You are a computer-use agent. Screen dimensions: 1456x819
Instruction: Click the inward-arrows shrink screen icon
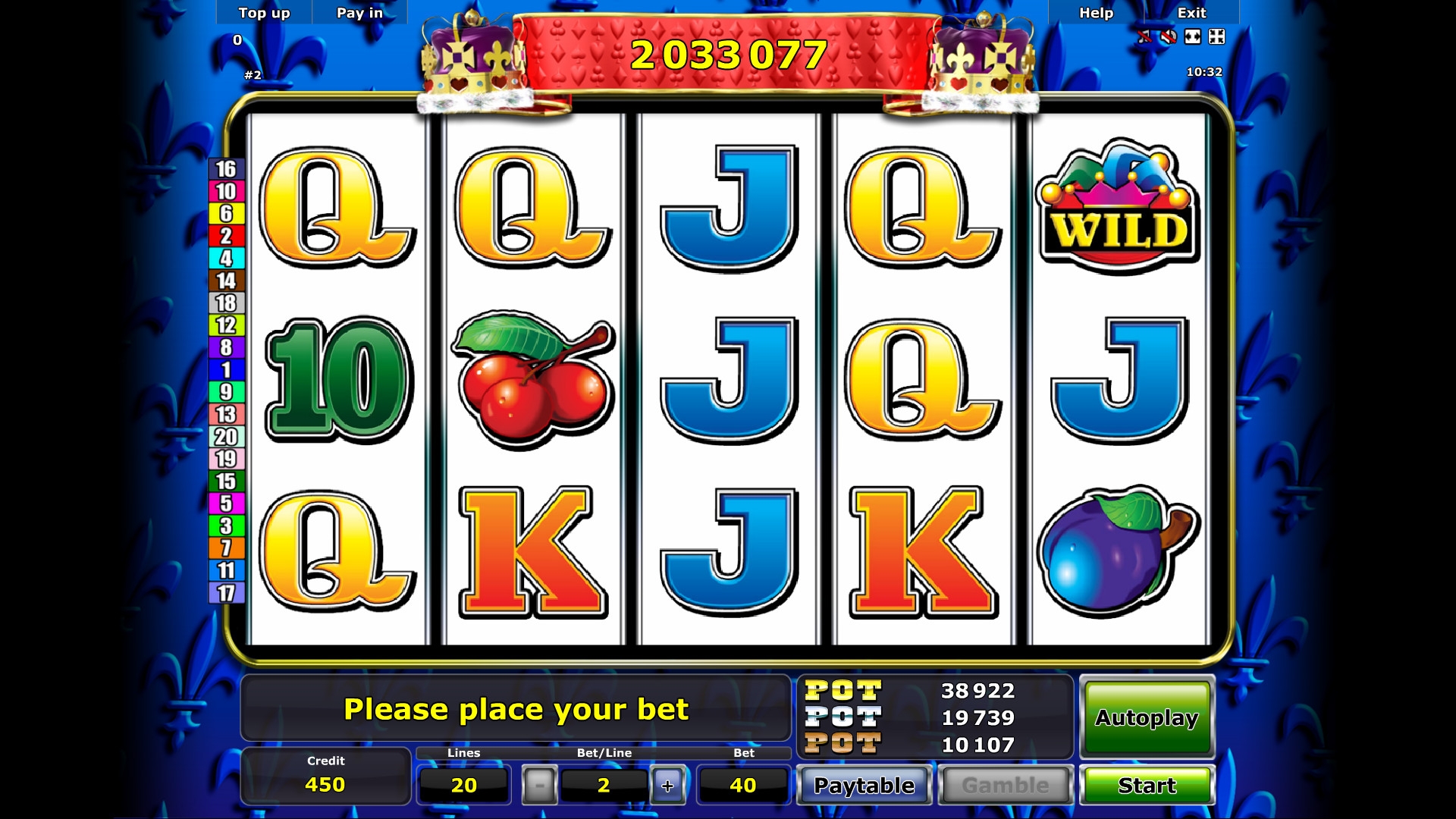tap(1216, 36)
